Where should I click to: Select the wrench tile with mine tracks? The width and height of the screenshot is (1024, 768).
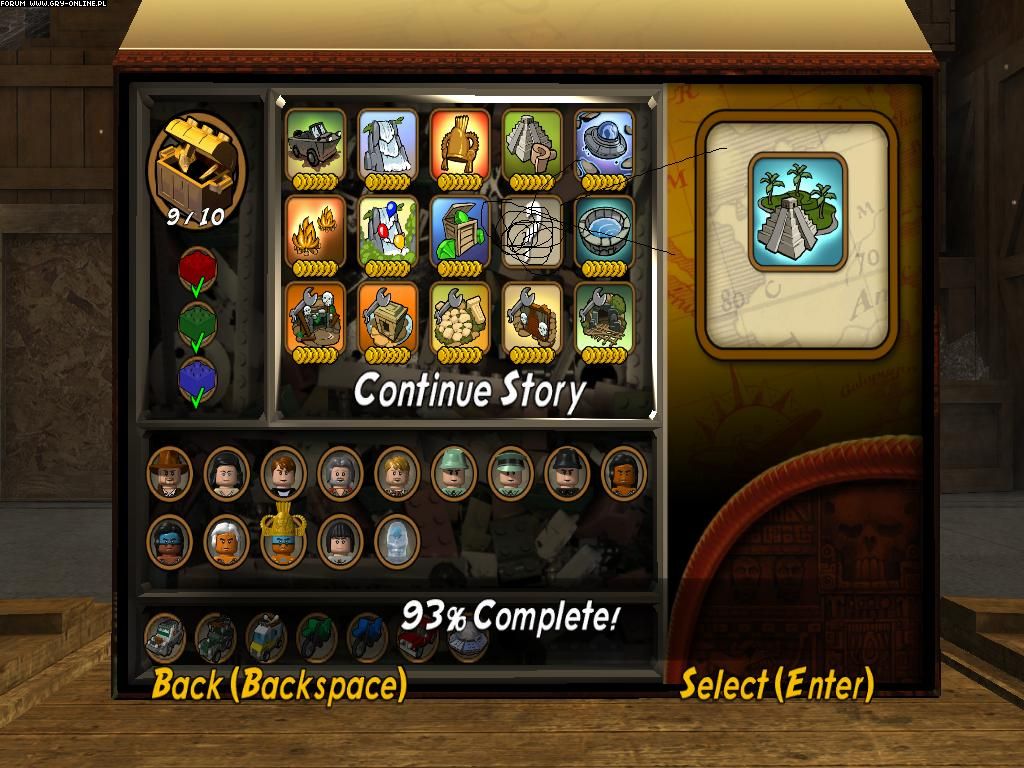604,318
